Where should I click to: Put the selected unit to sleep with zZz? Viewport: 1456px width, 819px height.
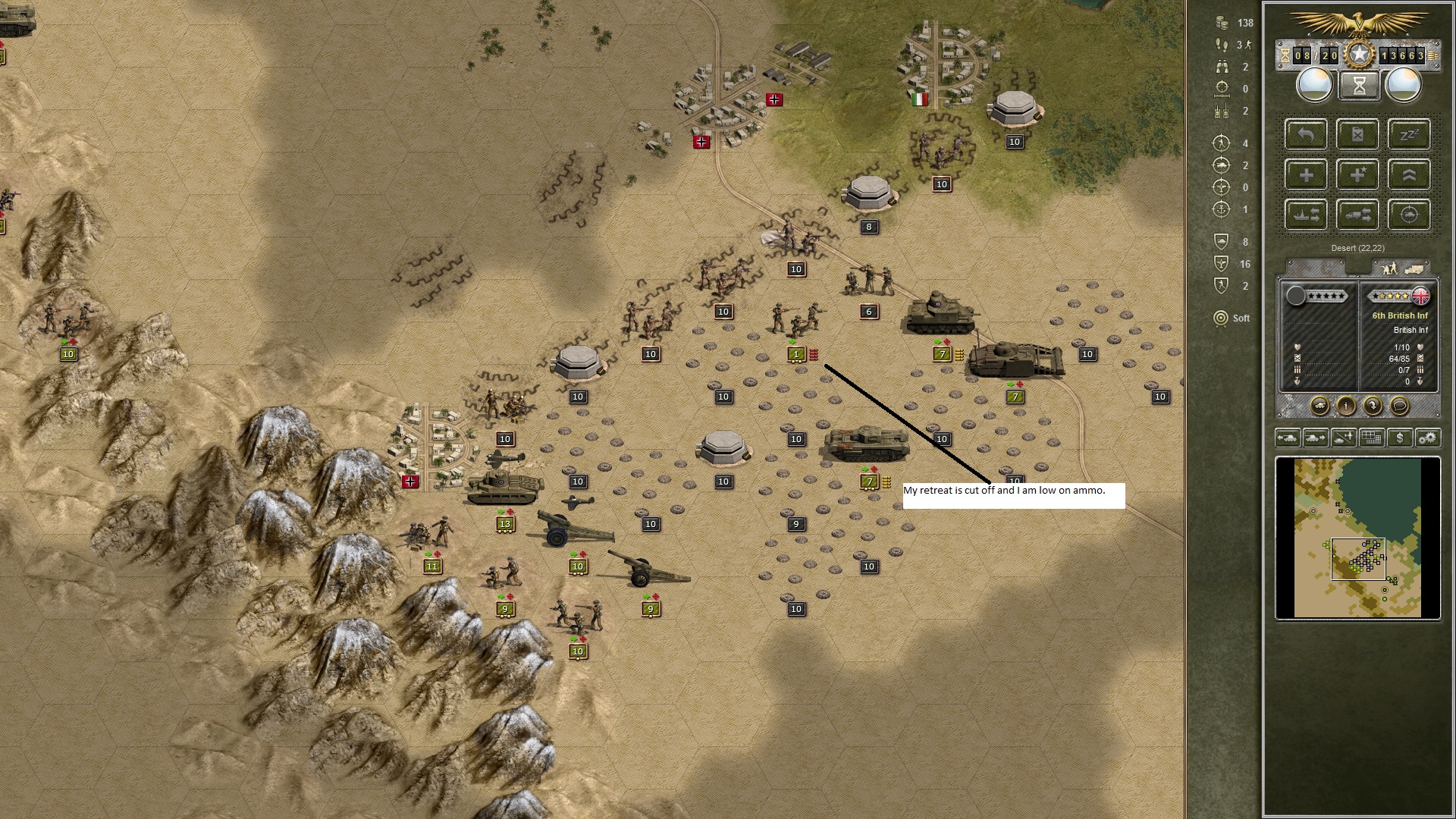point(1409,134)
